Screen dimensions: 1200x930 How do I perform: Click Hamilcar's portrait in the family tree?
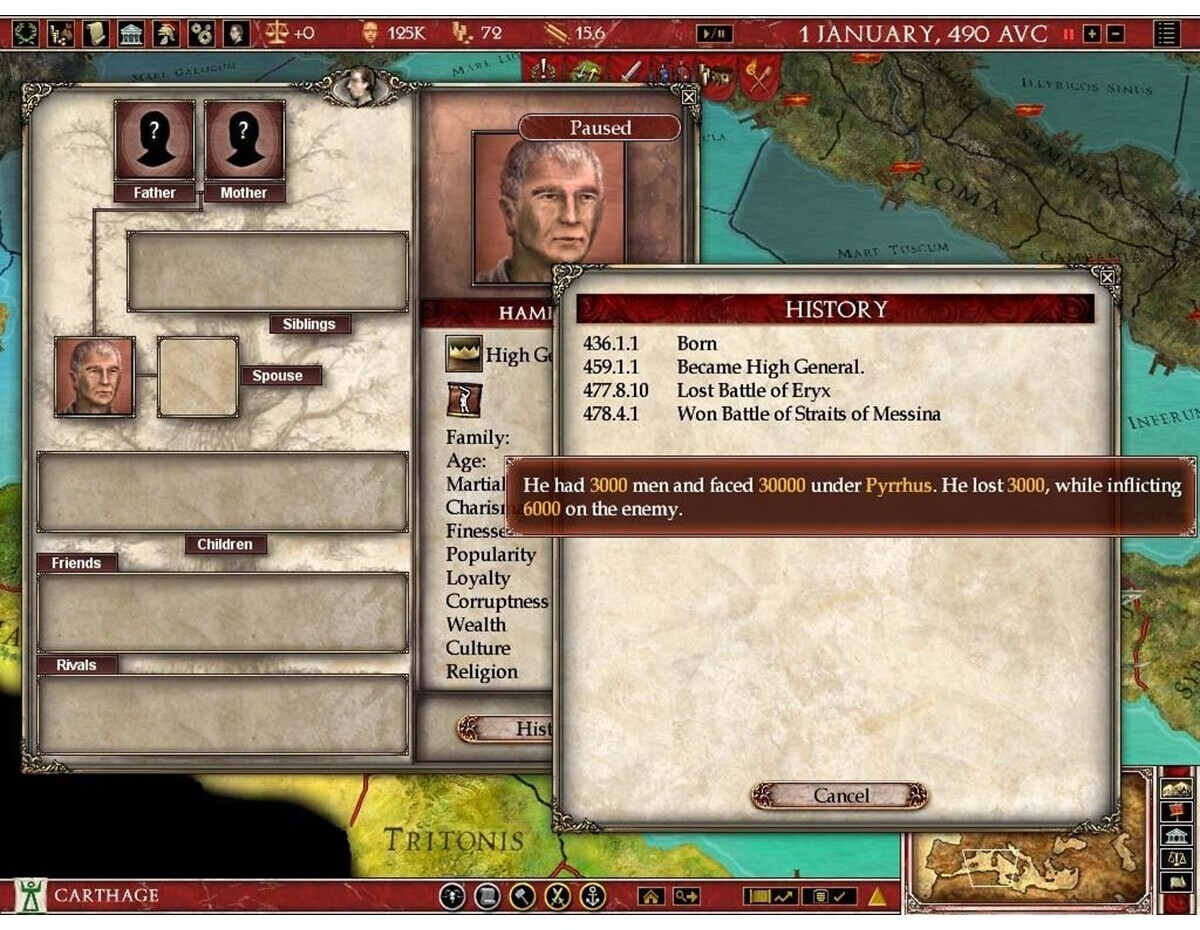click(x=95, y=376)
